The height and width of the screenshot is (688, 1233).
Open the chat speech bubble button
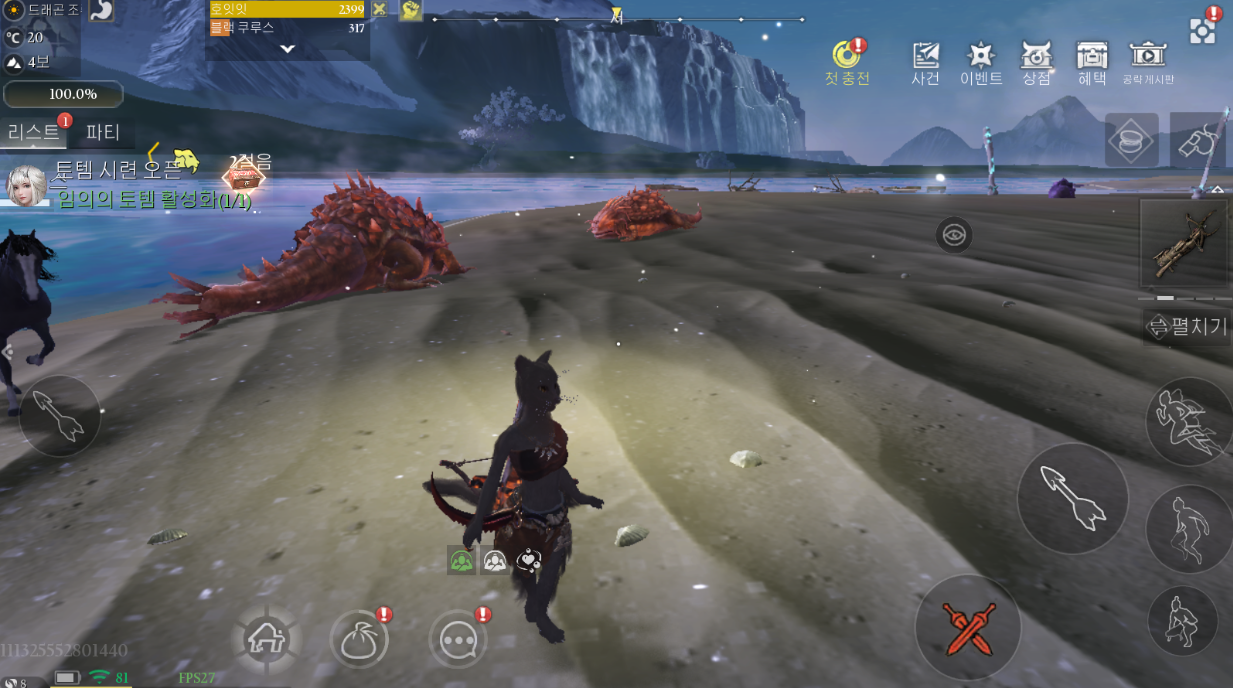pos(457,640)
